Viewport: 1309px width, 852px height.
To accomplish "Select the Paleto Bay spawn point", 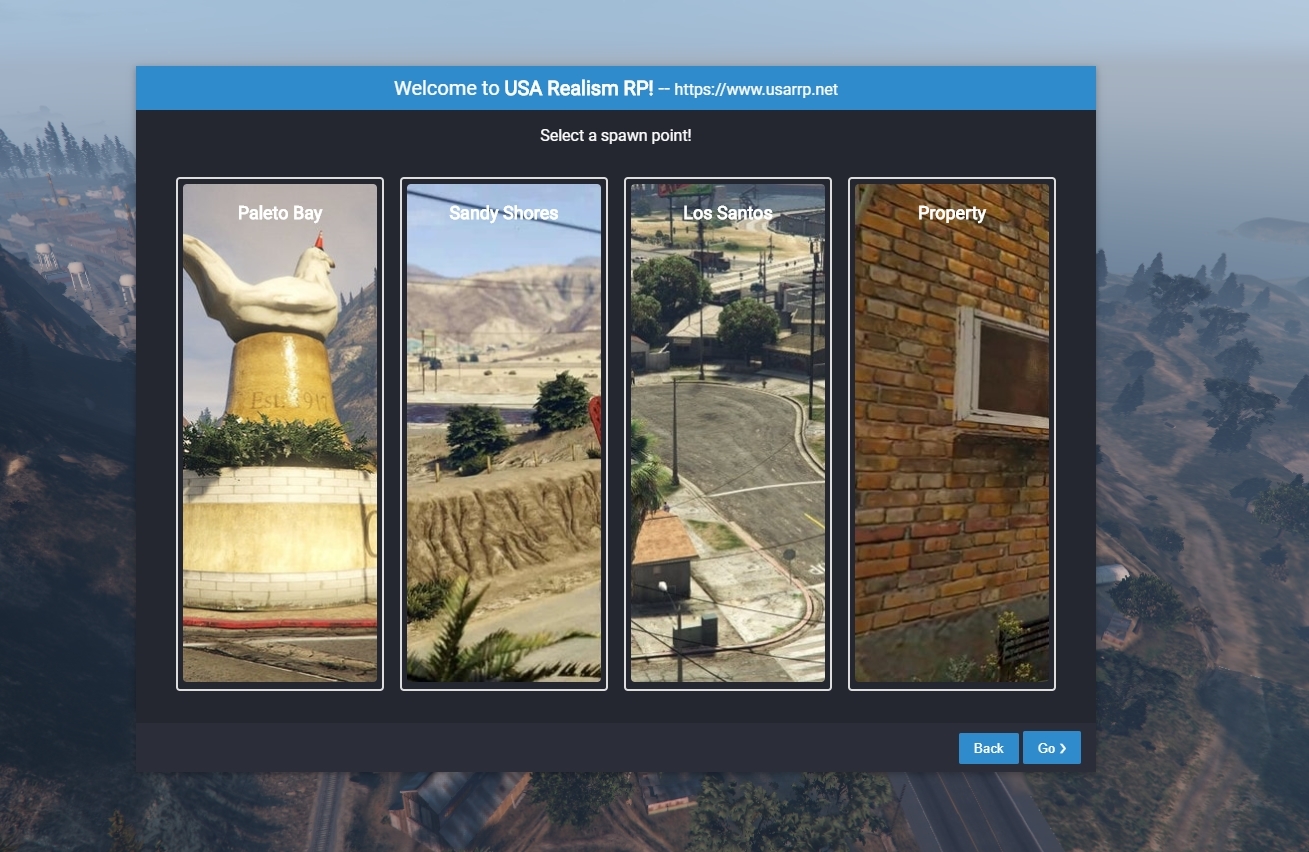I will [280, 433].
